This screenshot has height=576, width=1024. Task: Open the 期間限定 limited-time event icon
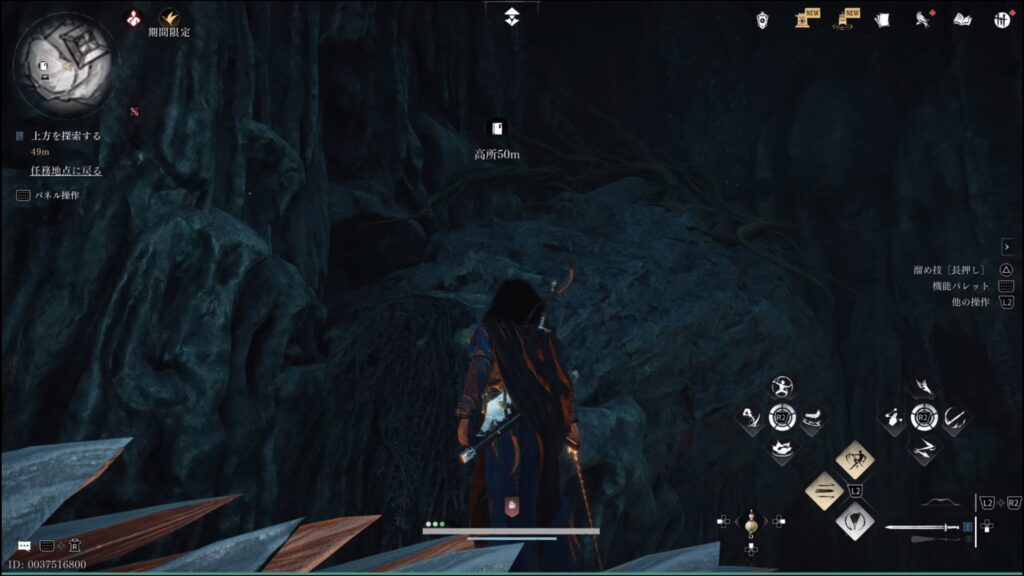(169, 18)
